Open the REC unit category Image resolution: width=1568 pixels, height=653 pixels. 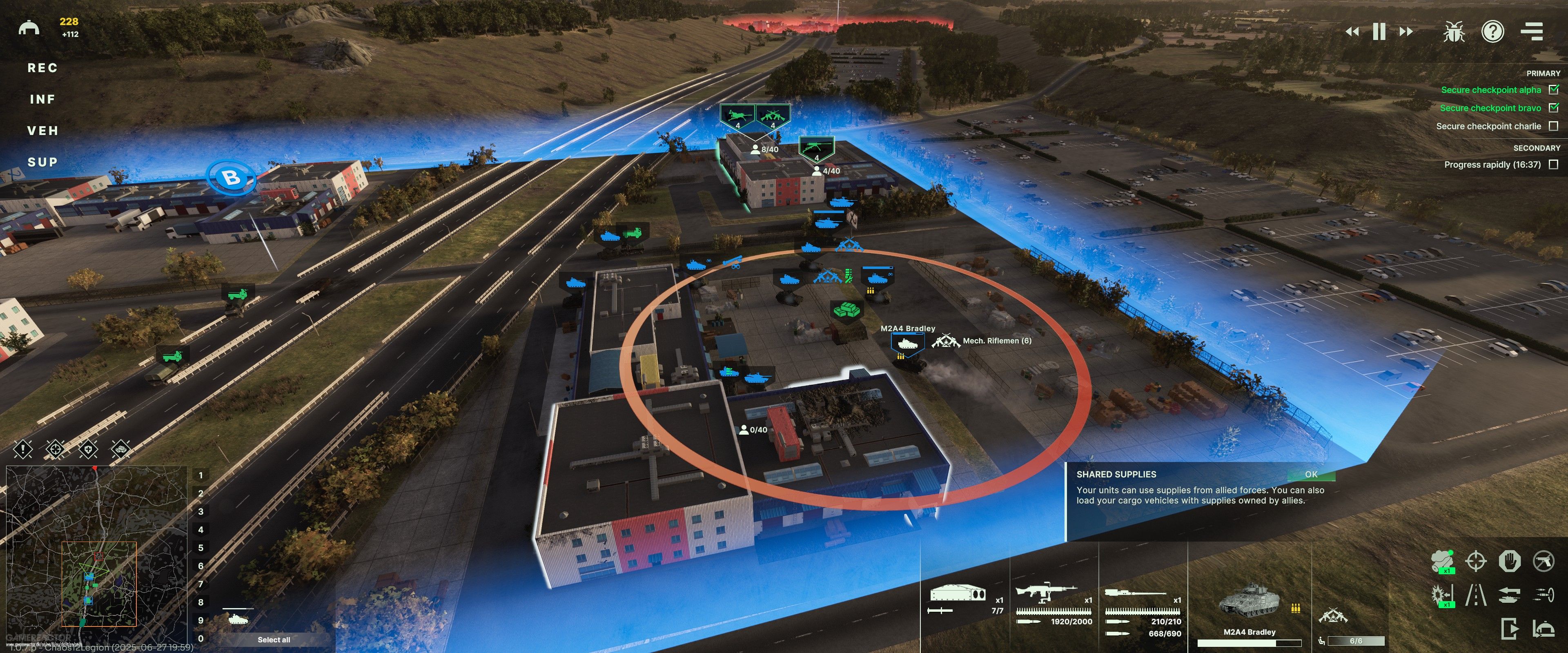(x=42, y=68)
